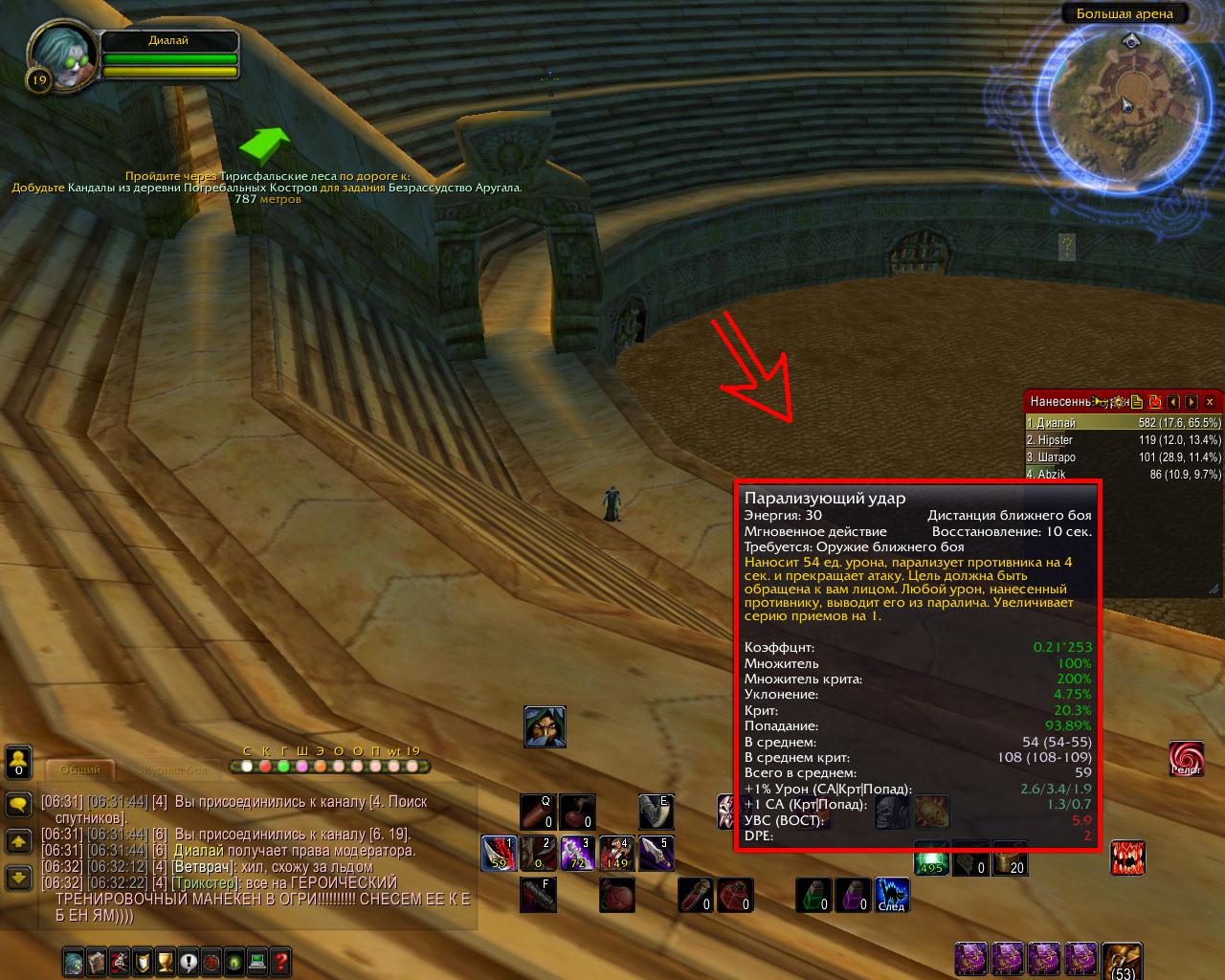Activate the Релог spiral button
The image size is (1225, 980).
coord(1186,759)
